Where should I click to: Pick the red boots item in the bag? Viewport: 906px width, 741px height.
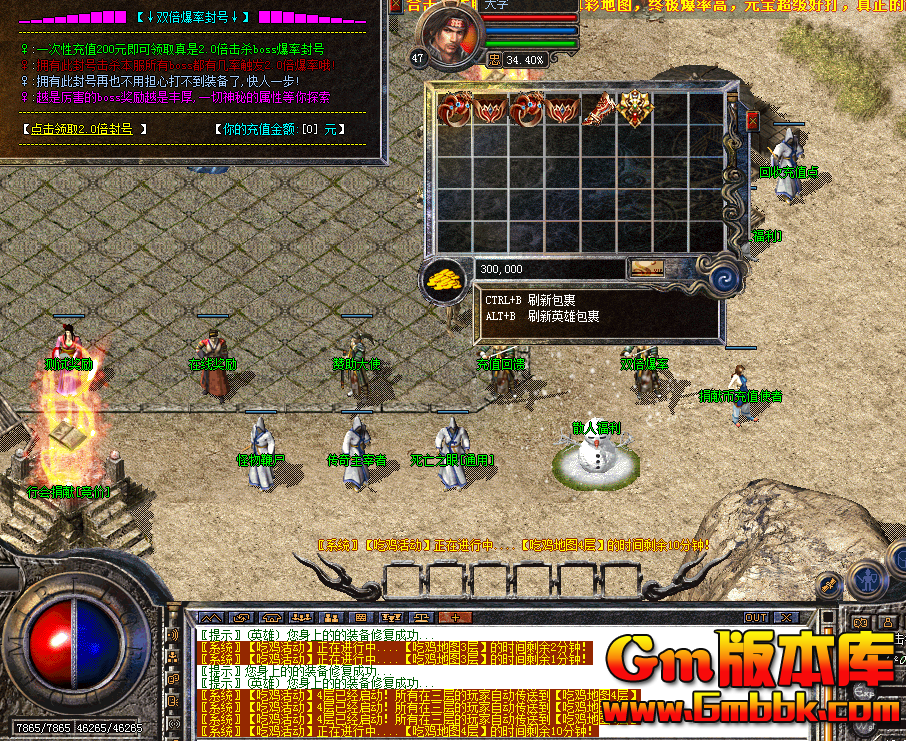point(599,108)
